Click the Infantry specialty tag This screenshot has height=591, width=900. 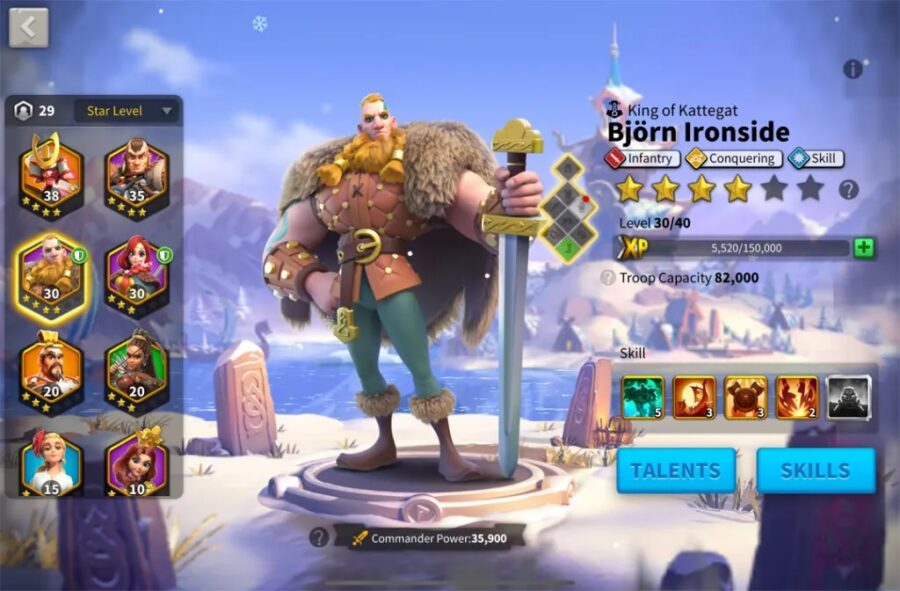tap(643, 158)
